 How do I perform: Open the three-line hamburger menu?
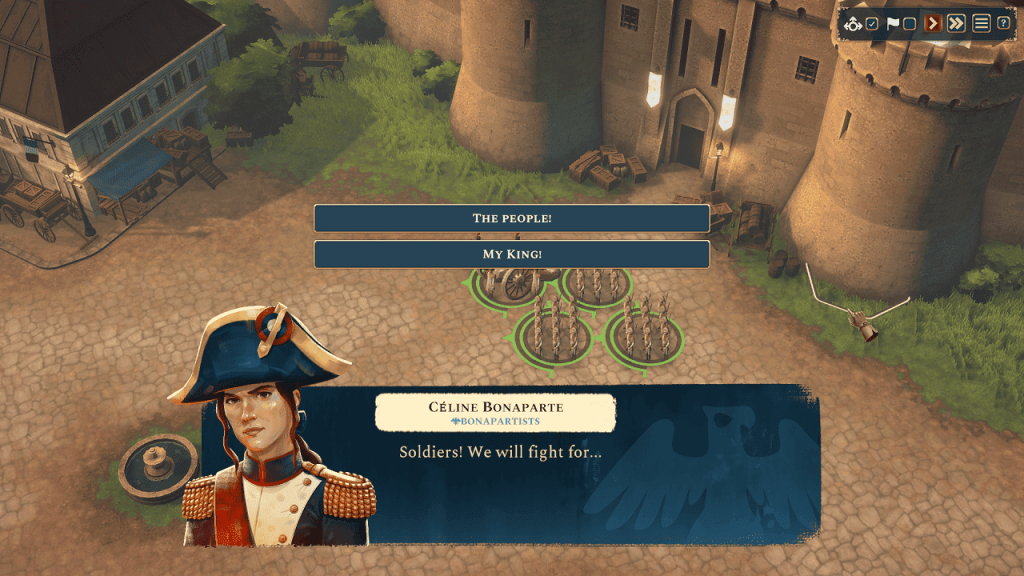pos(981,23)
